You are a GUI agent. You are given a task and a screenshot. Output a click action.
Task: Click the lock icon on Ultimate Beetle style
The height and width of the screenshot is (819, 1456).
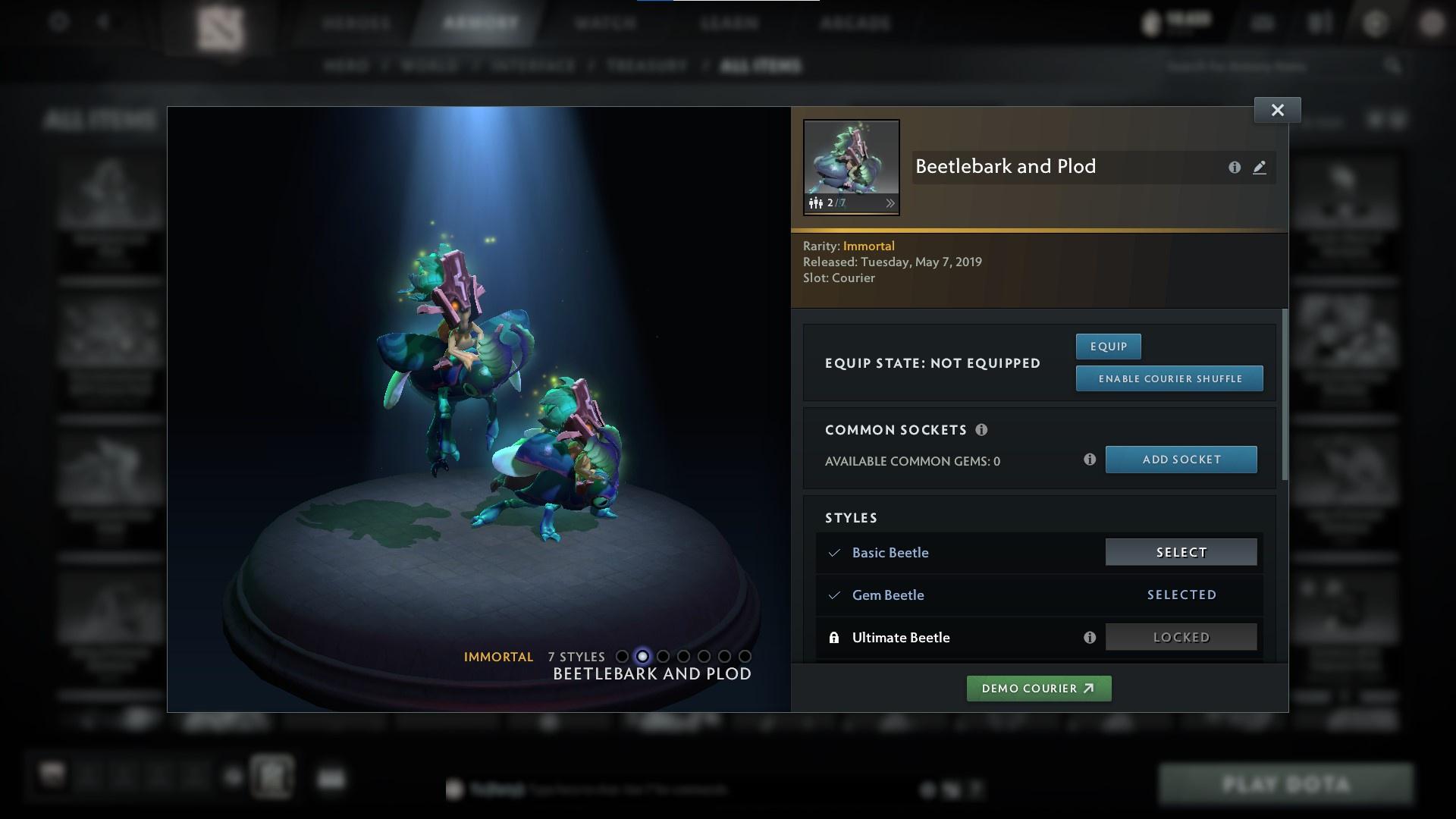point(835,637)
